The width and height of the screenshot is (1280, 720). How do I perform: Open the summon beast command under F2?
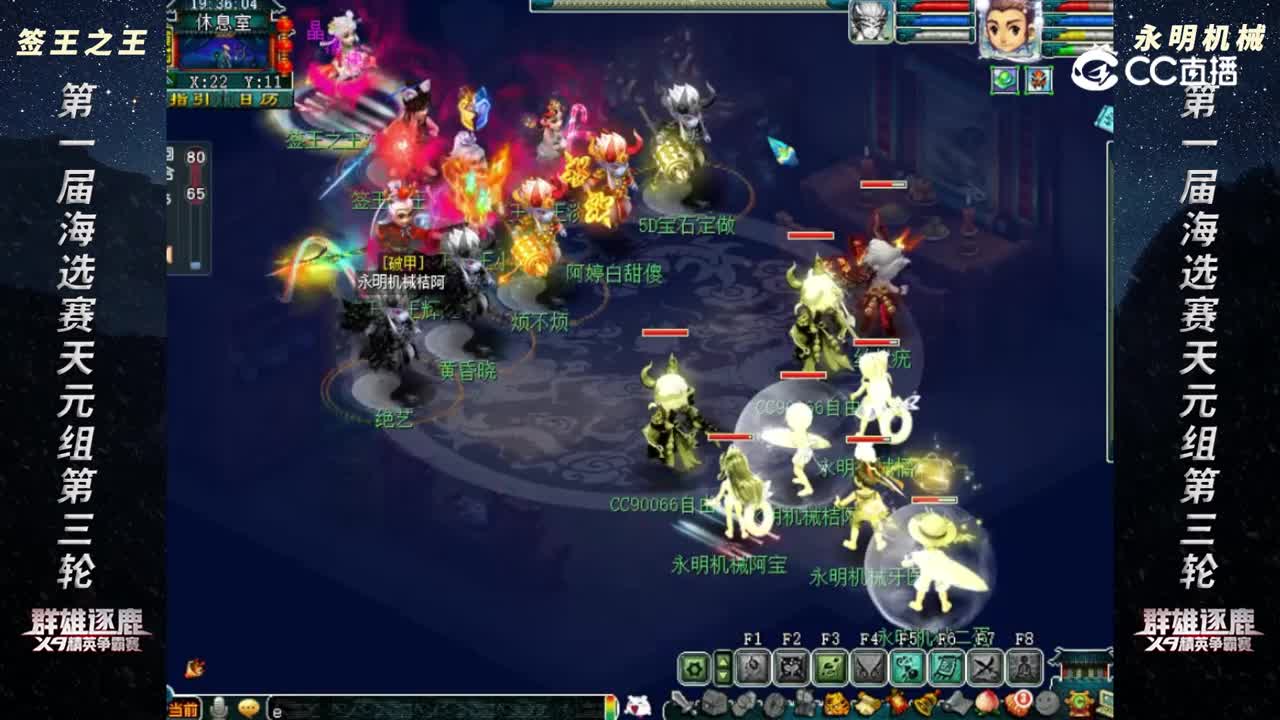coord(792,666)
